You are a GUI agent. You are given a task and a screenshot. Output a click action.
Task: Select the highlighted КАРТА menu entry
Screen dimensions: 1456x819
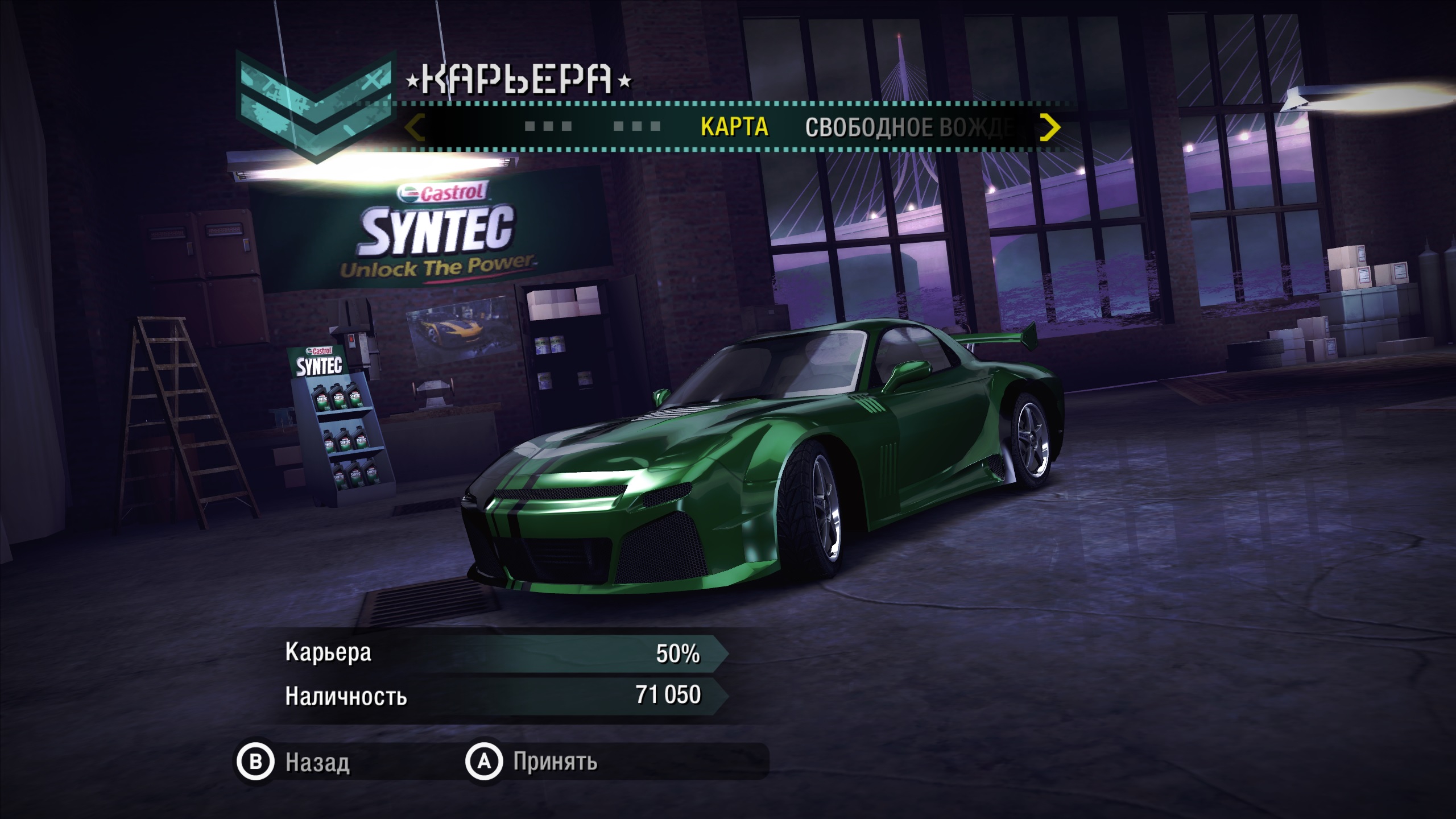pos(734,127)
